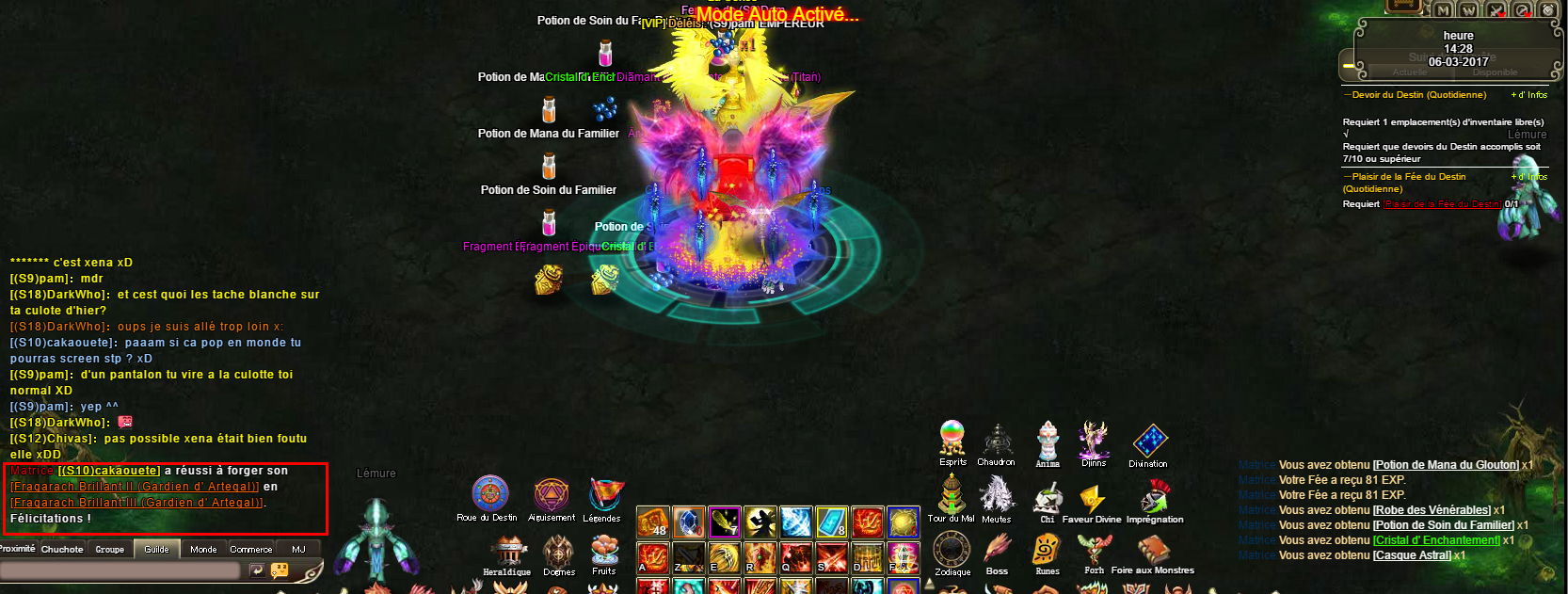Screen dimensions: 1568x594
Task: Open the Légendes flag icon
Action: [602, 495]
